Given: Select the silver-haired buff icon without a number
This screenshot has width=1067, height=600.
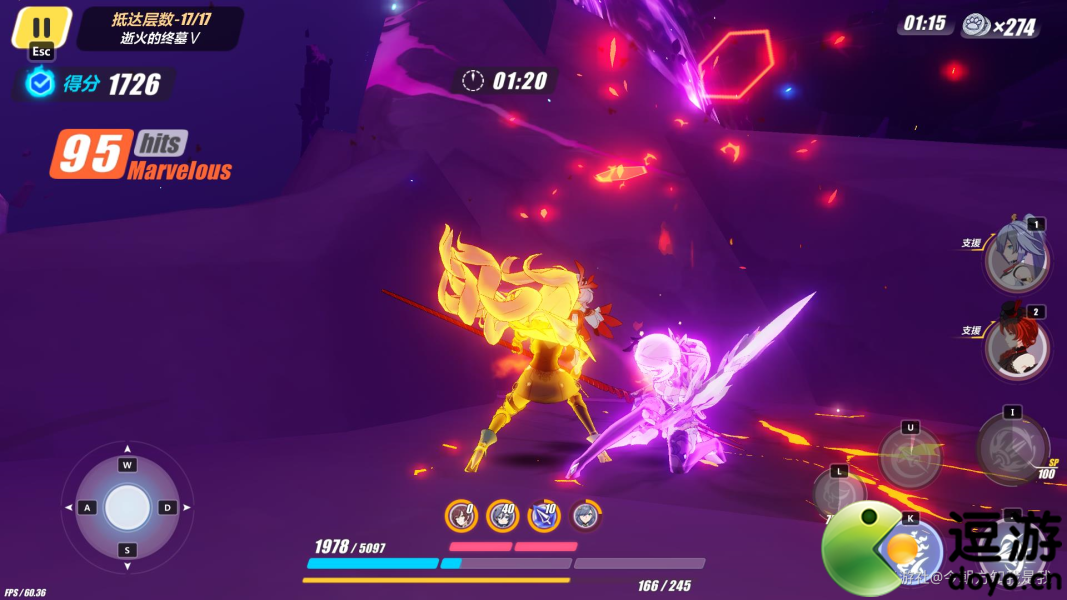Looking at the screenshot, I should 585,515.
